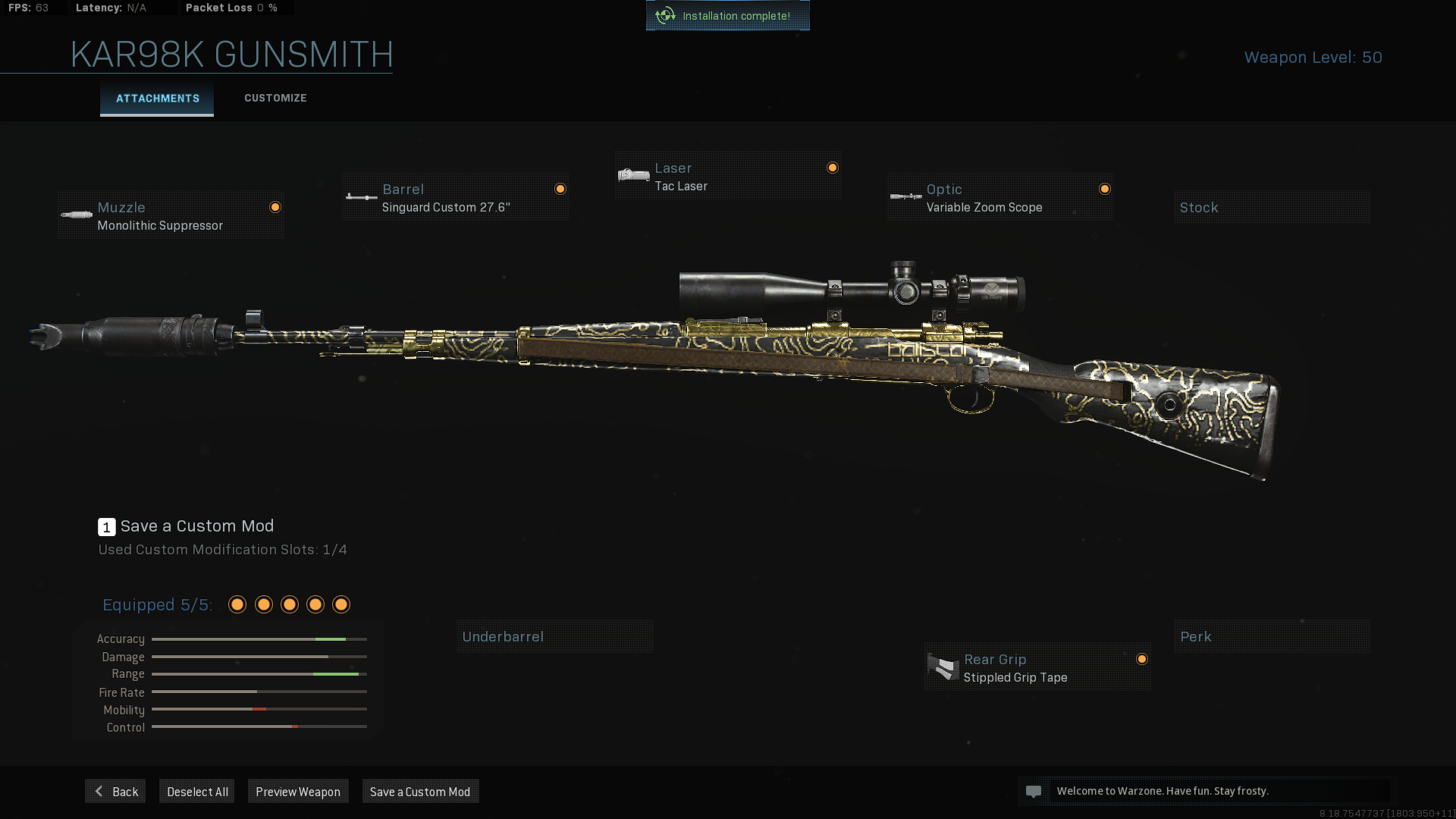Go back with the Back button

[x=115, y=792]
